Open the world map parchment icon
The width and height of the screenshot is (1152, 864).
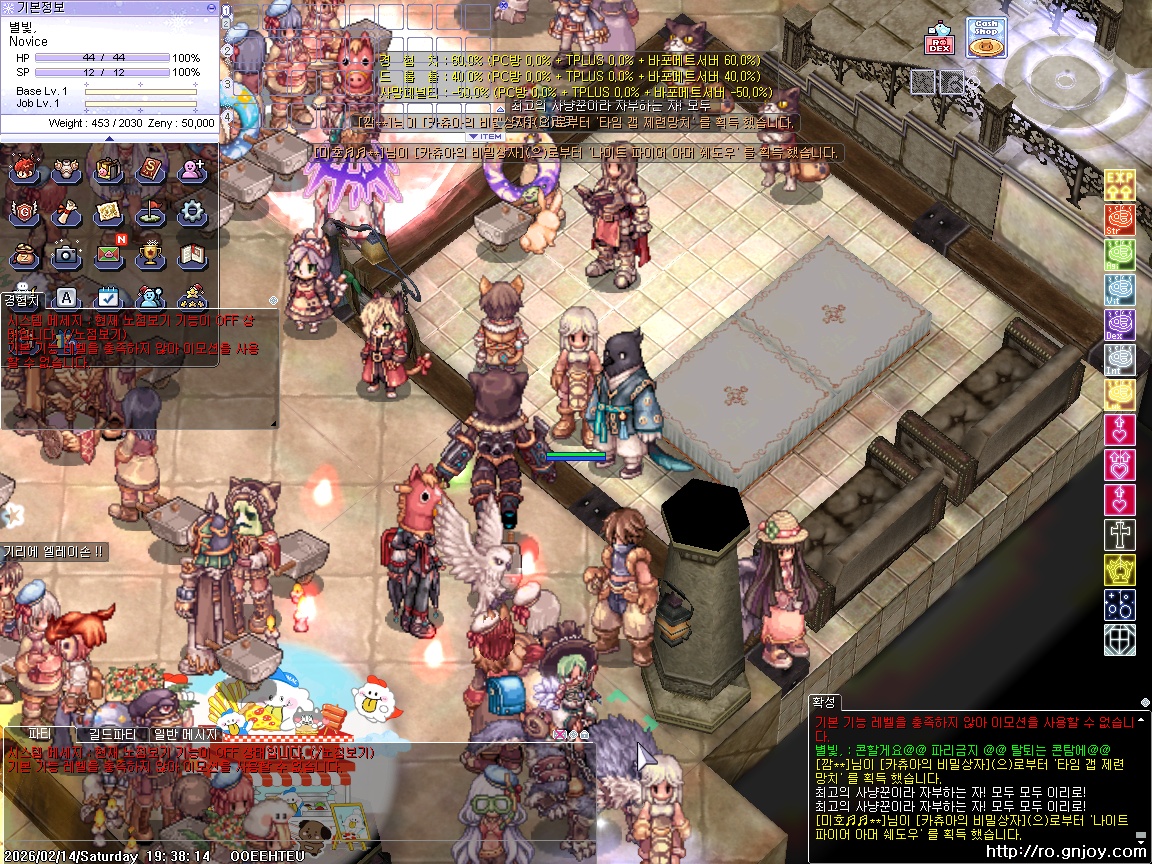click(108, 212)
